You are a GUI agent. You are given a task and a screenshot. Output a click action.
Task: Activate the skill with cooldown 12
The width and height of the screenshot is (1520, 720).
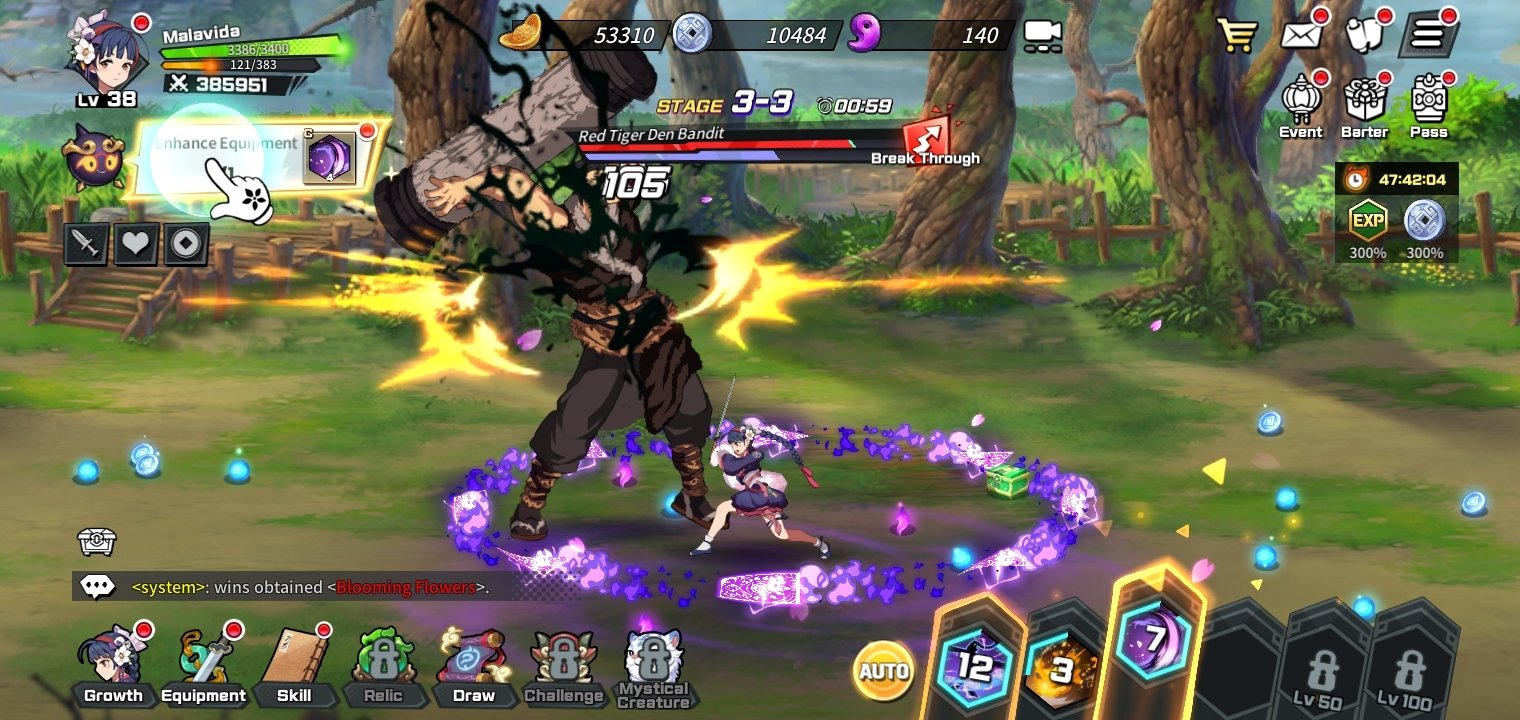(x=974, y=664)
